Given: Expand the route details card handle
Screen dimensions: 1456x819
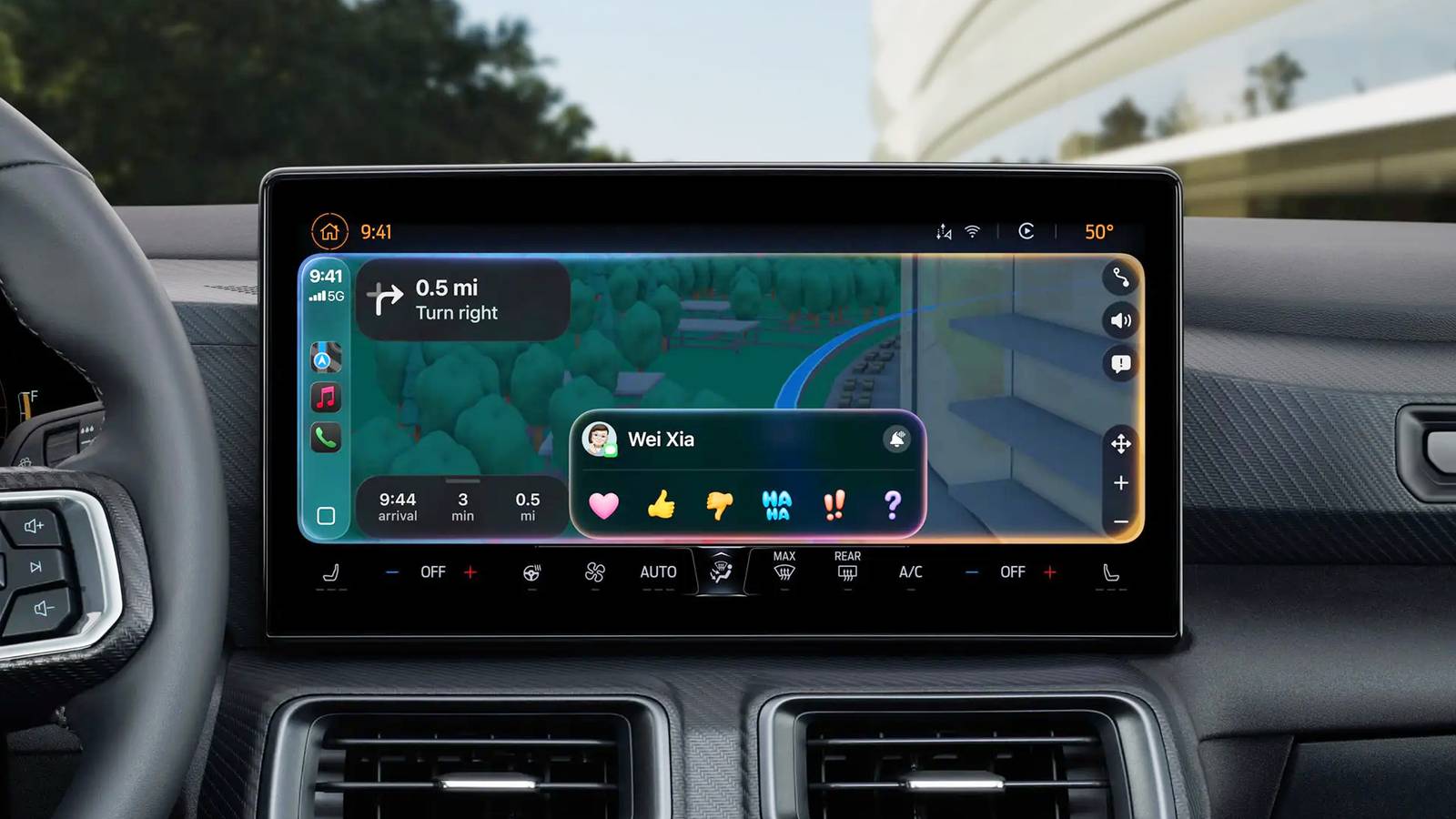Looking at the screenshot, I should pos(462,482).
